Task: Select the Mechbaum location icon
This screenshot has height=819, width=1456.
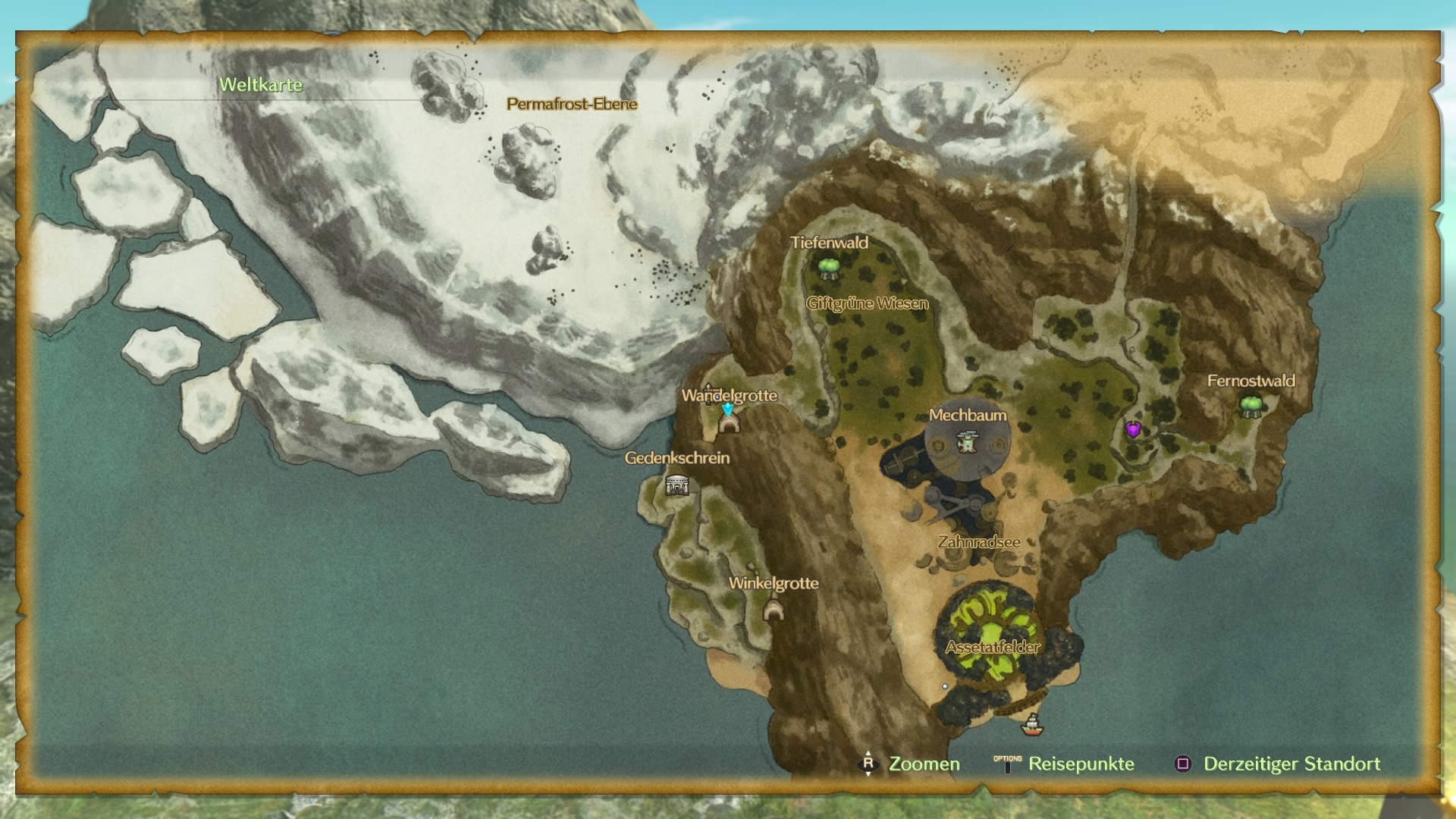Action: point(966,441)
